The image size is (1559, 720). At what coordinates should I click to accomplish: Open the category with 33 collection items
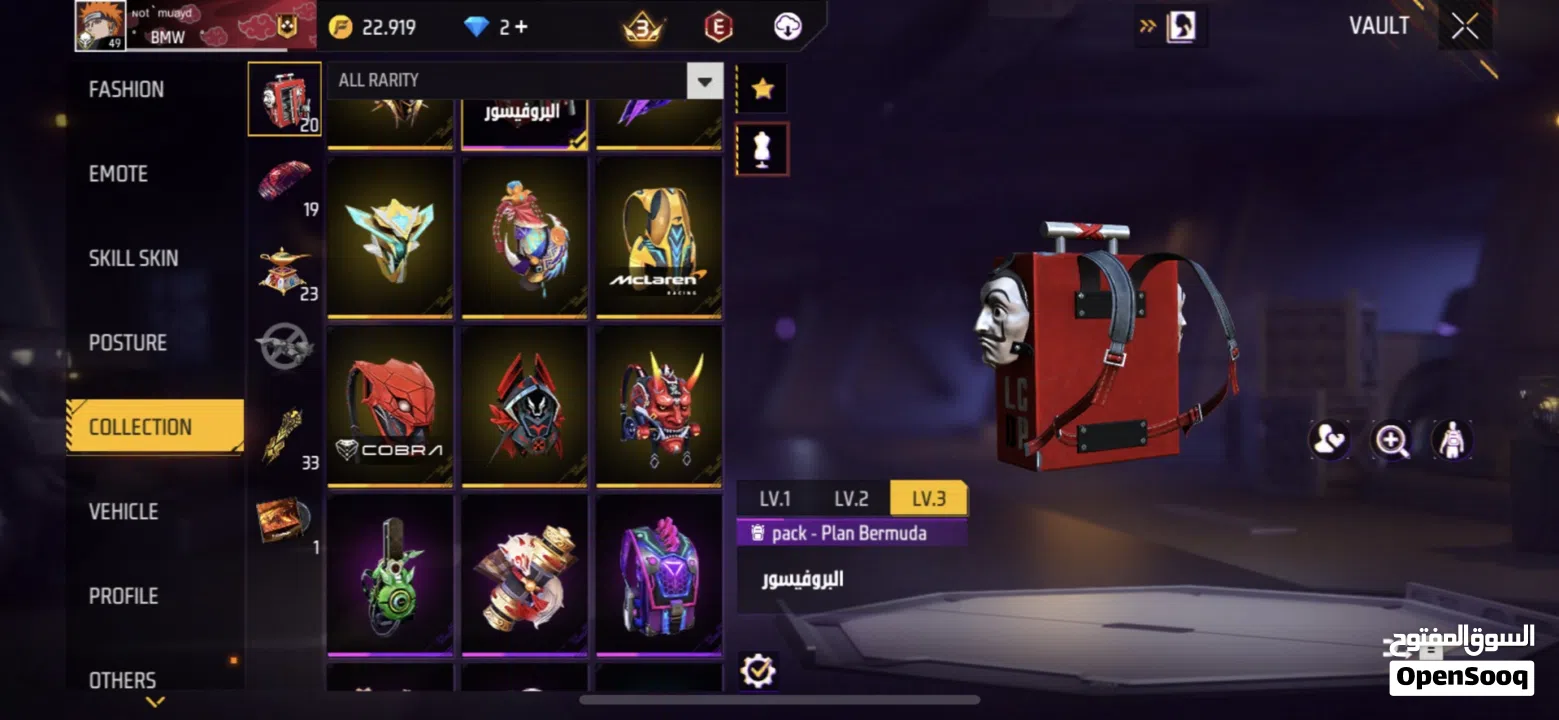(284, 430)
